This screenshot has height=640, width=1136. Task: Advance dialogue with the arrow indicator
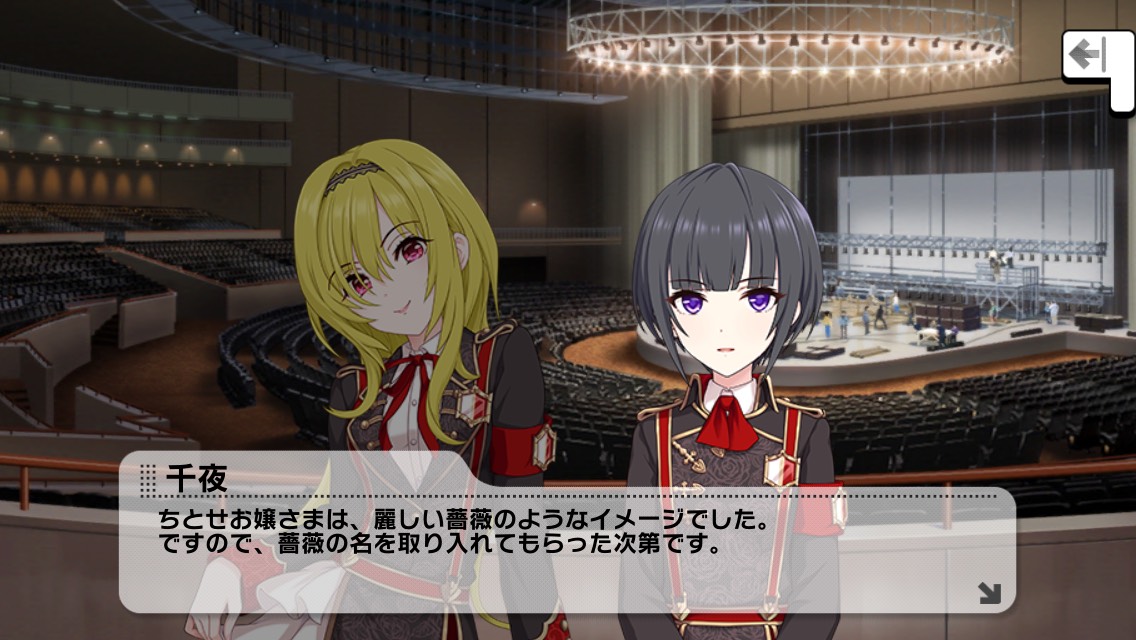[989, 593]
